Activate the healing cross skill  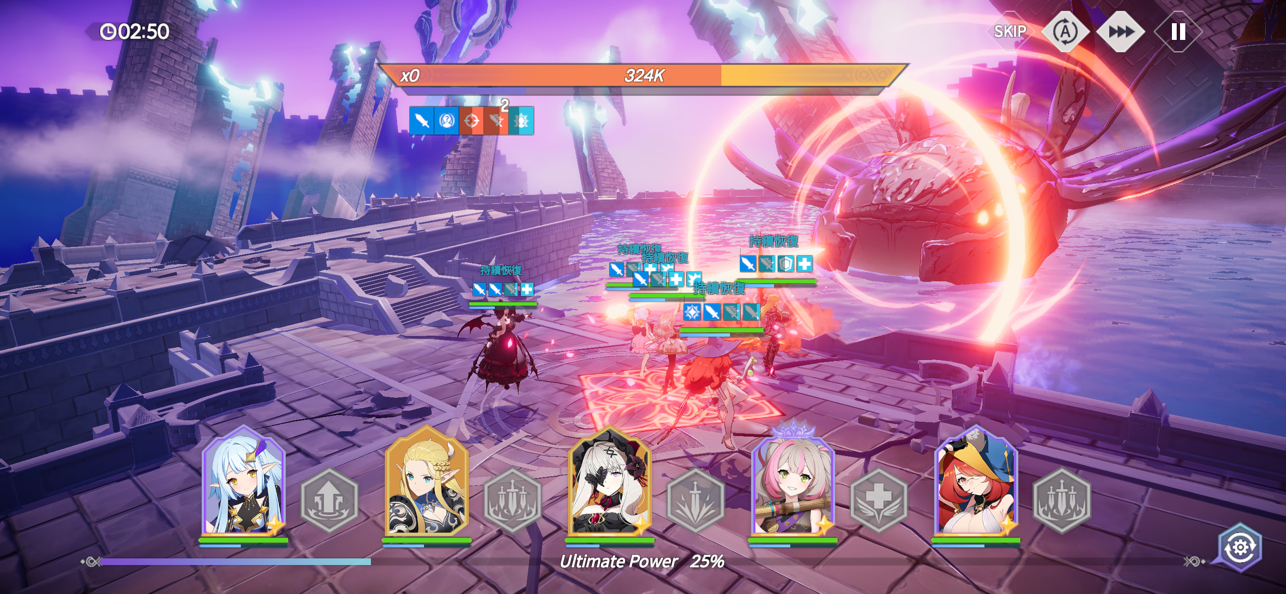(878, 500)
